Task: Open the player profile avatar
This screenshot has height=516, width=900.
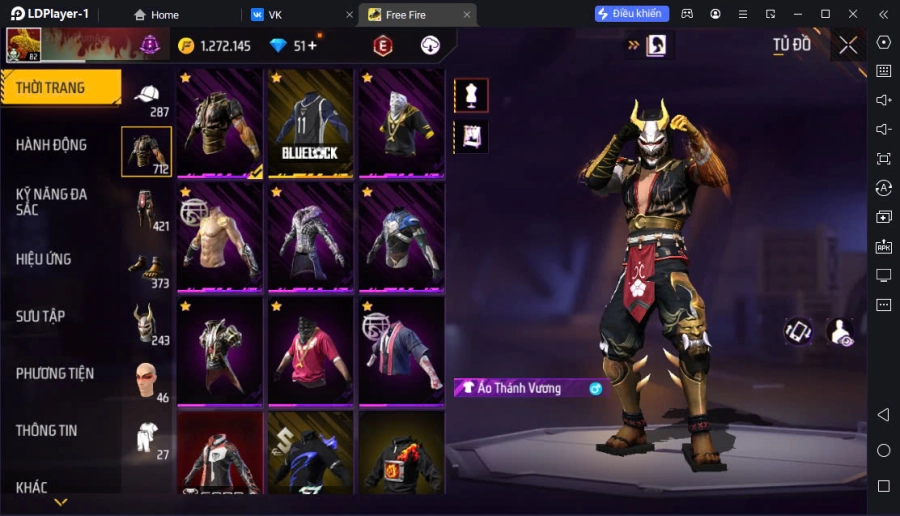Action: coord(24,45)
